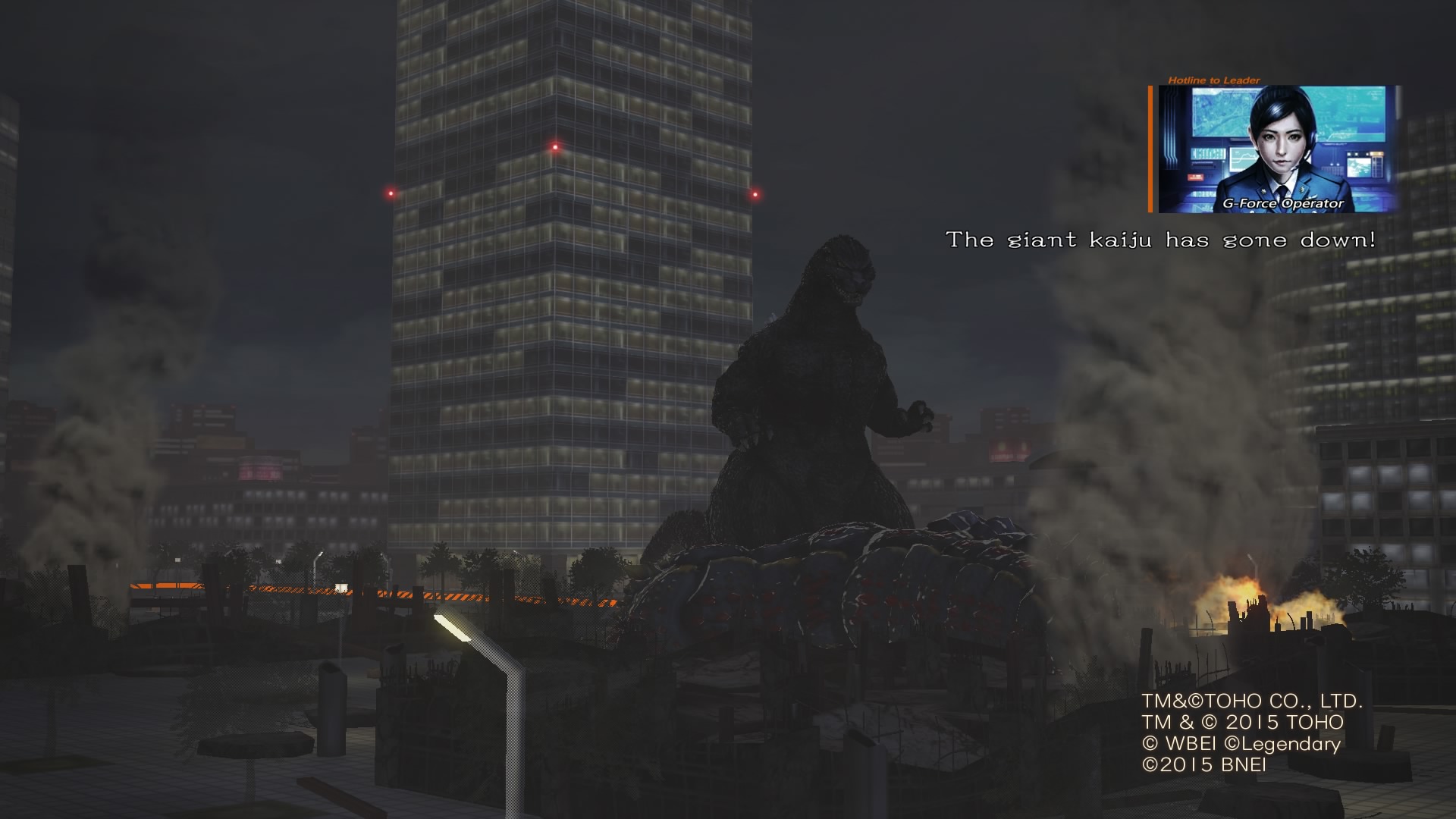1456x819 pixels.
Task: Click the right red beacon light
Action: pyautogui.click(x=754, y=196)
